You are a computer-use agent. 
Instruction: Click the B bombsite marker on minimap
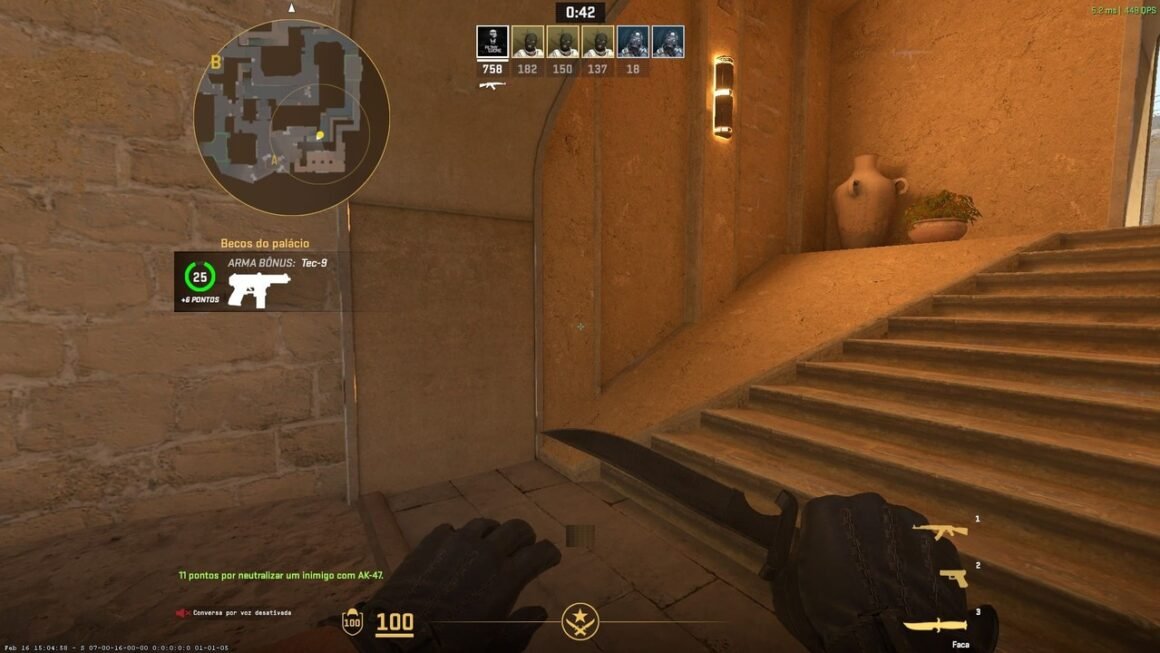click(215, 62)
